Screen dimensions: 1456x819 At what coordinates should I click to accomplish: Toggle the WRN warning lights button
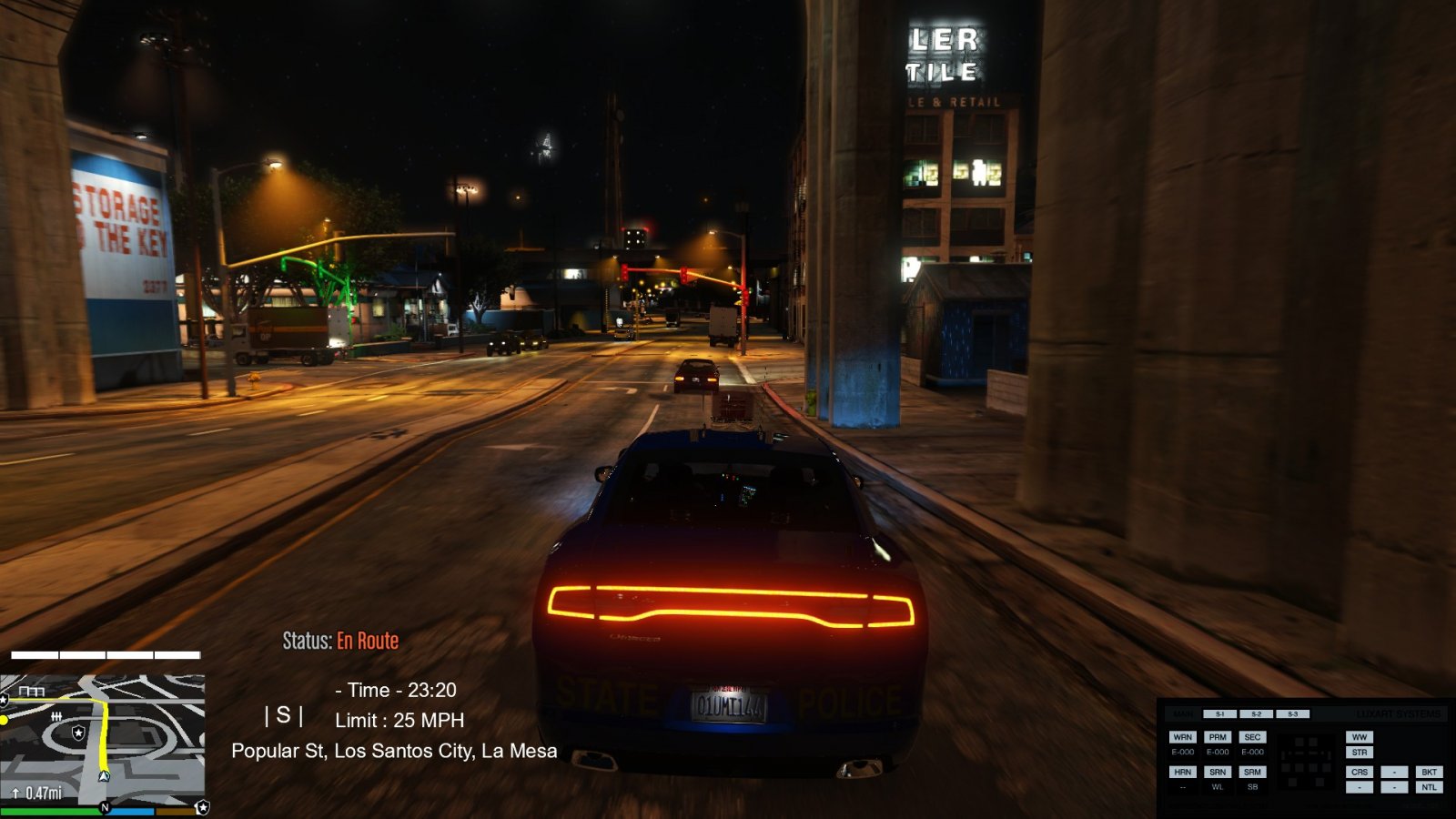(x=1182, y=737)
